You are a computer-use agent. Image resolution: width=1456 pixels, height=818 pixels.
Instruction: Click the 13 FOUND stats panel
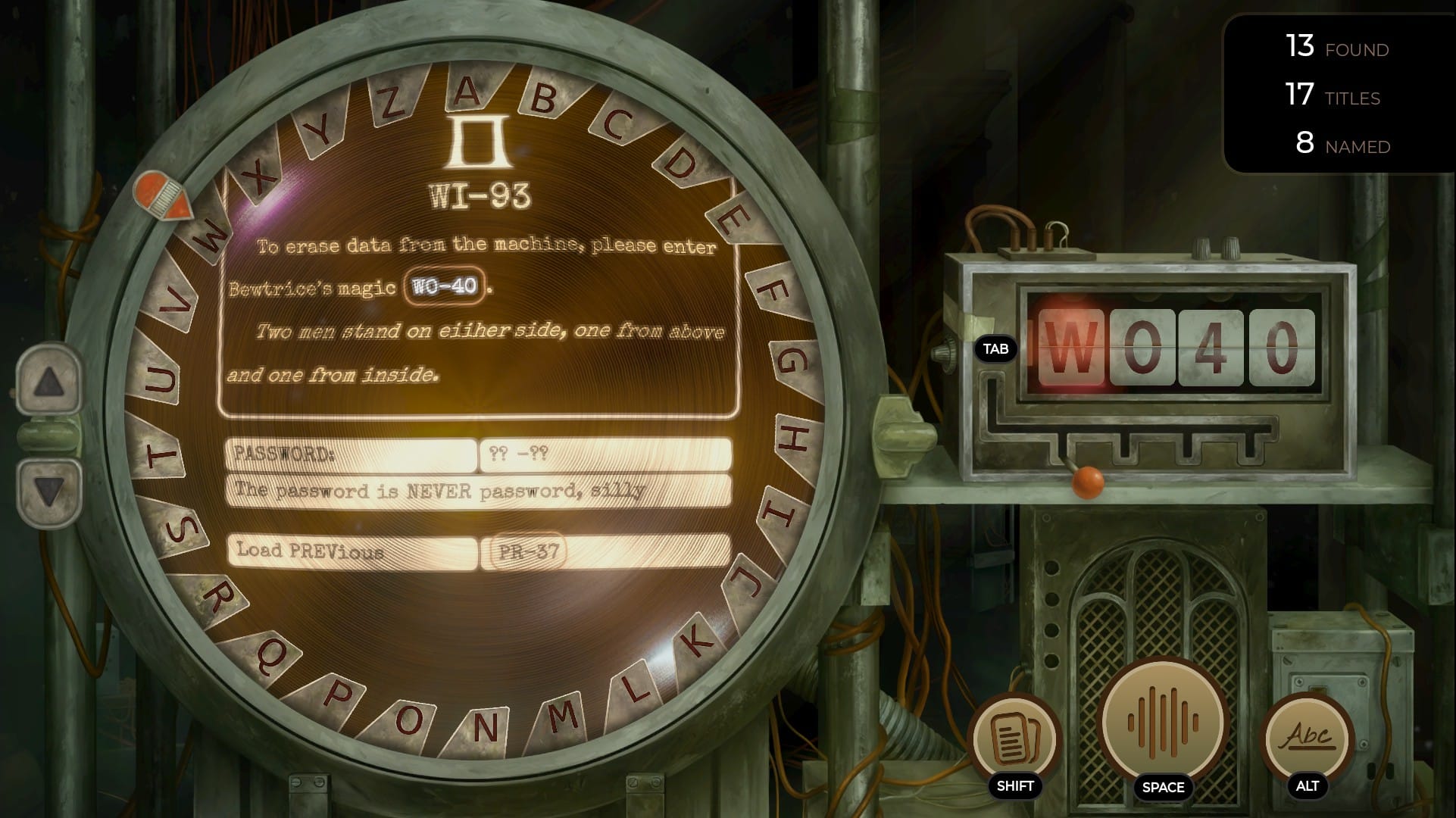point(1338,48)
